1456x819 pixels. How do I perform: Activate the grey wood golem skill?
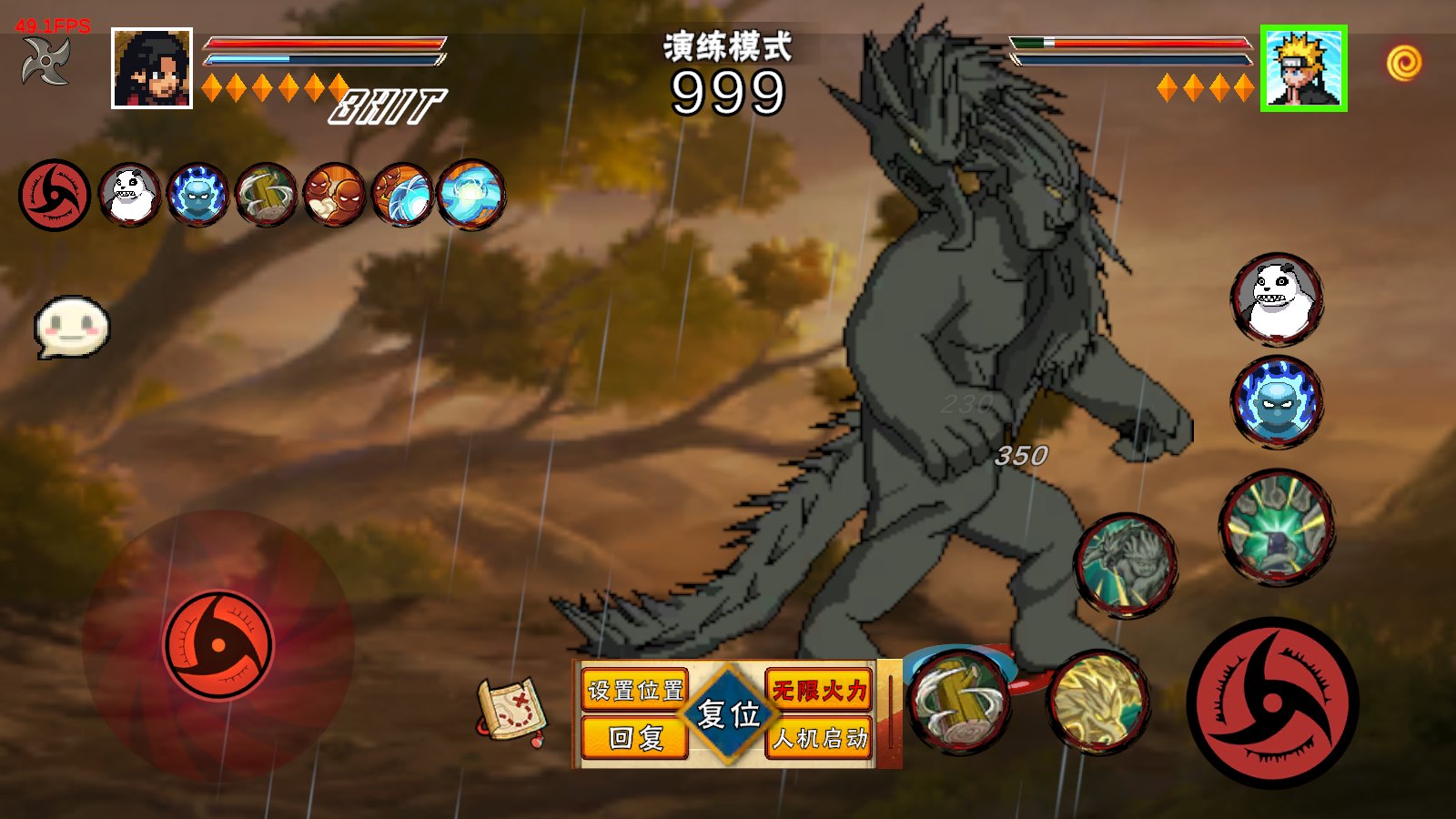1126,565
